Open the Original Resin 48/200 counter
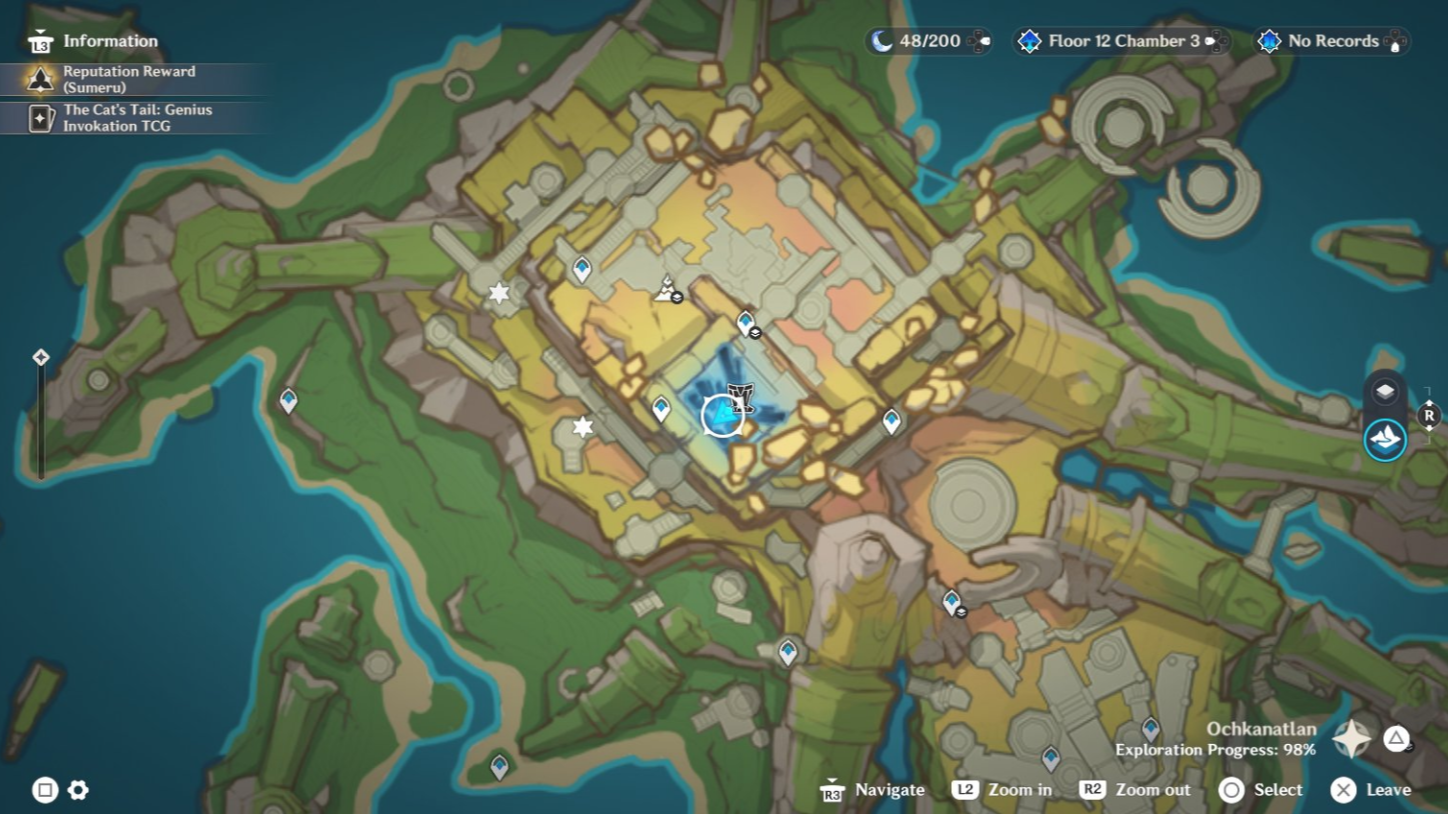The width and height of the screenshot is (1448, 814). click(928, 41)
